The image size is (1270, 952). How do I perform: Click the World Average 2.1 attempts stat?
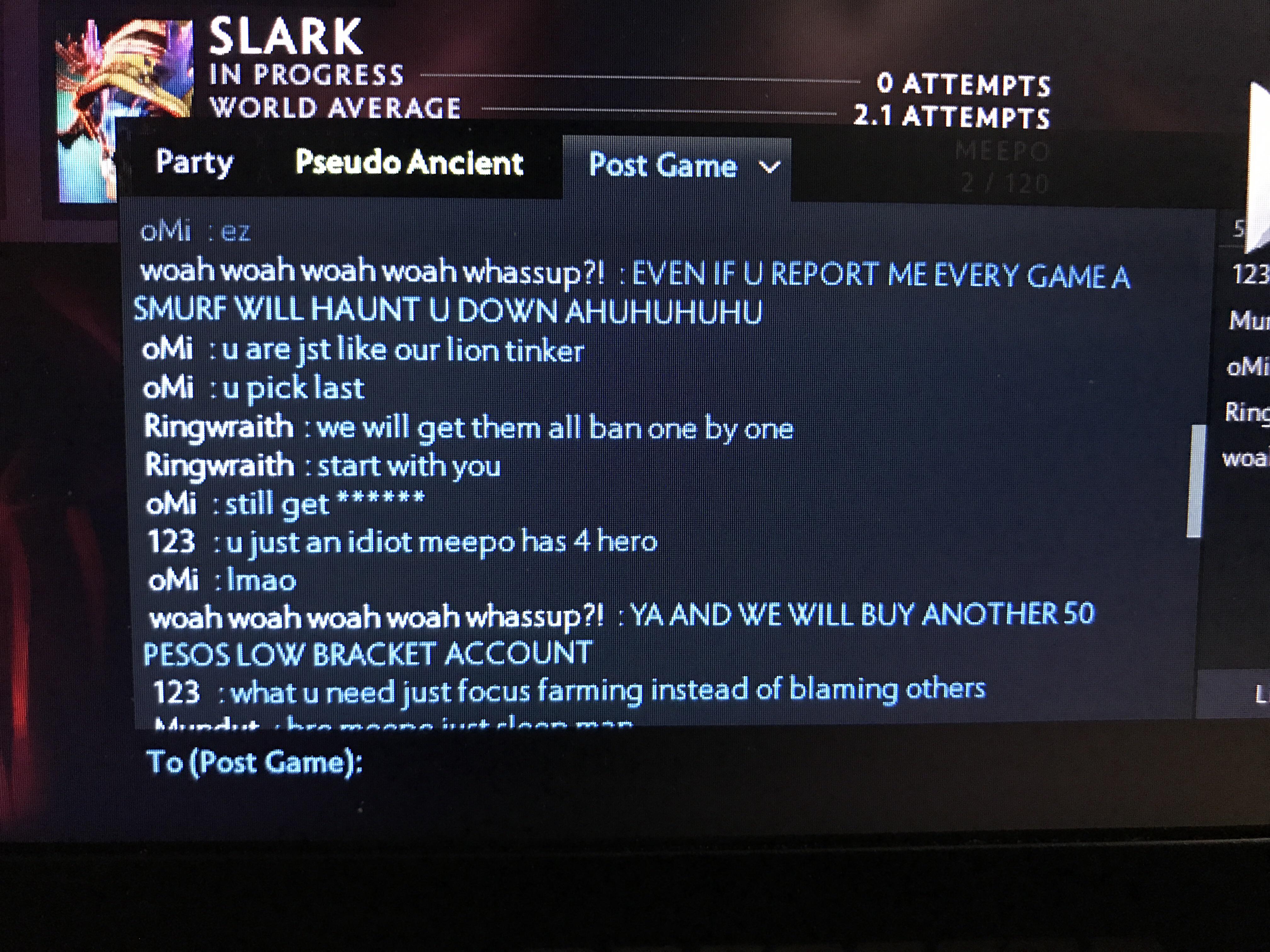tap(953, 115)
